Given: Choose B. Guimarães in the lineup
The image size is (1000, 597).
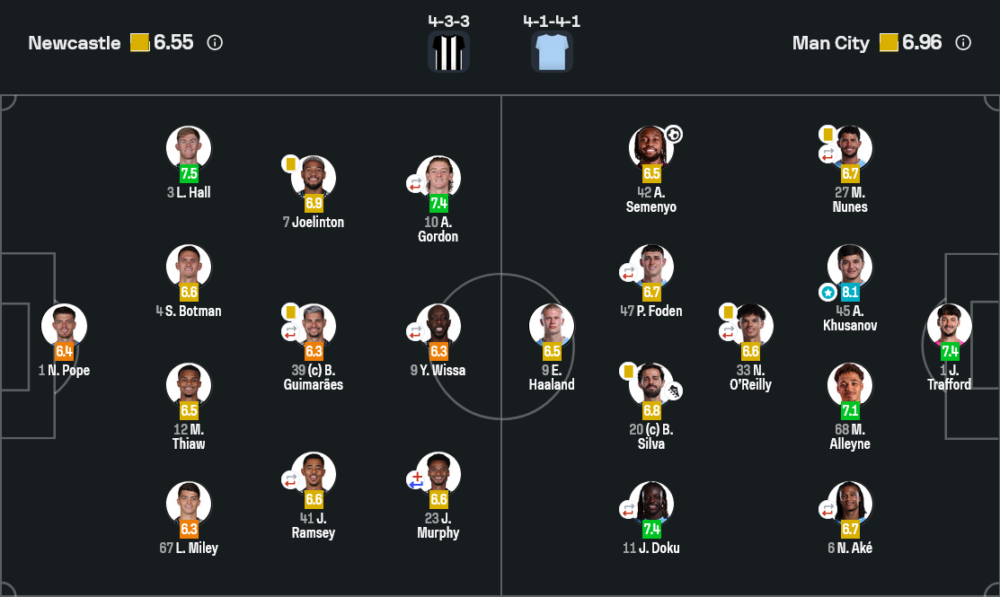Looking at the screenshot, I should (x=313, y=325).
